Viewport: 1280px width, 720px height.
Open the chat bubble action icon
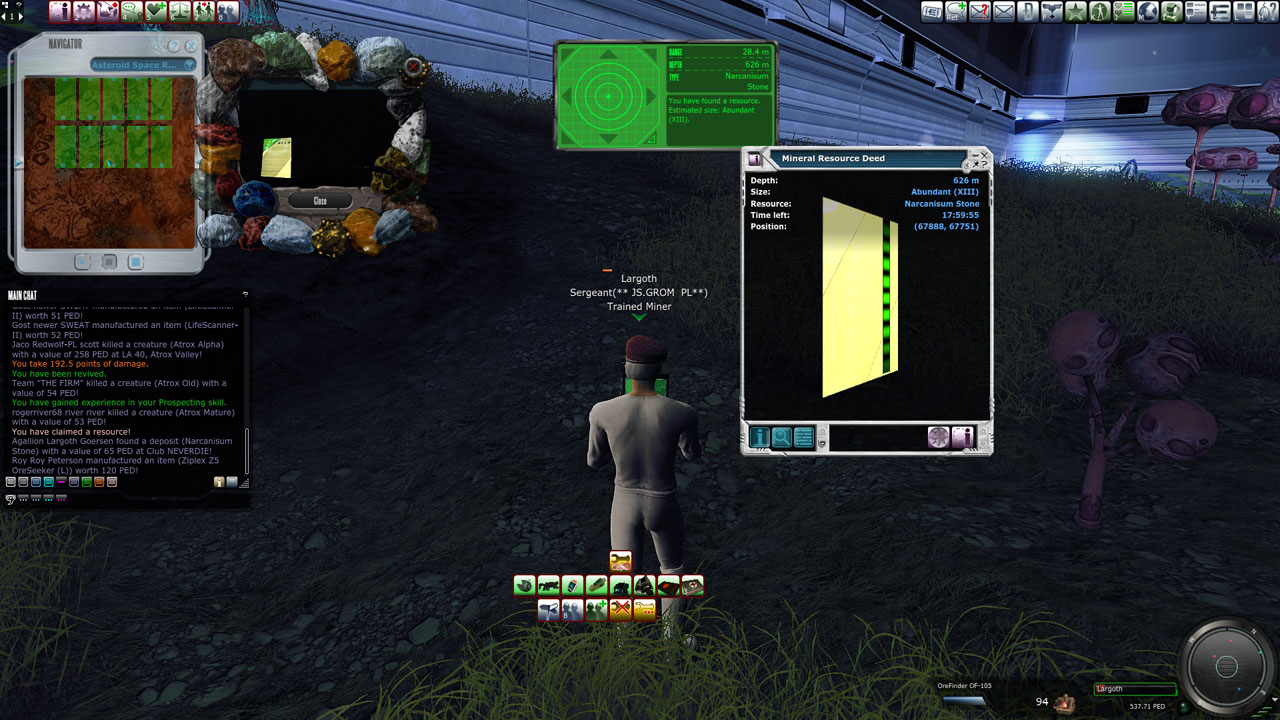pos(131,12)
